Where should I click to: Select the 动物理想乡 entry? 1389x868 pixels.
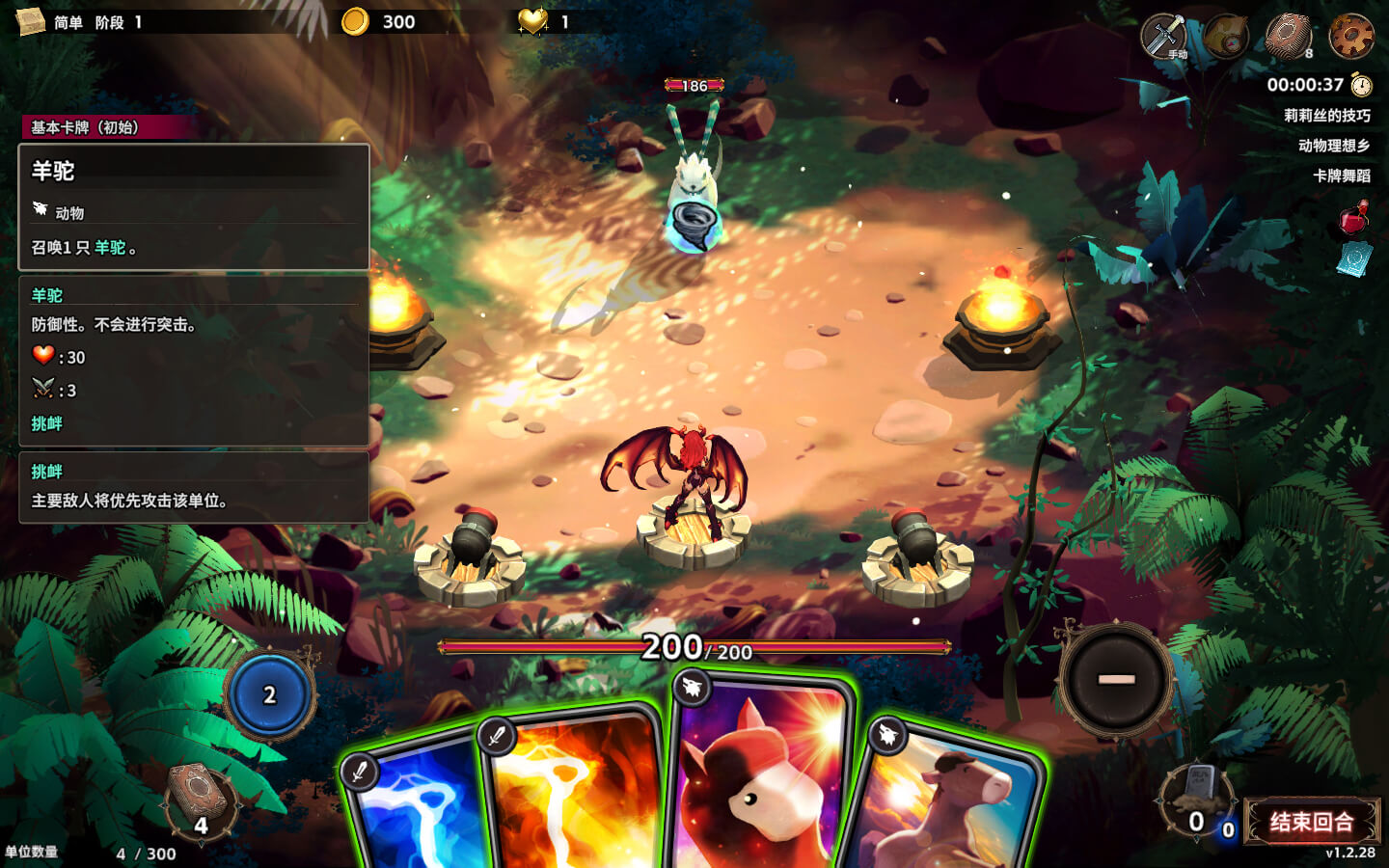pos(1333,146)
